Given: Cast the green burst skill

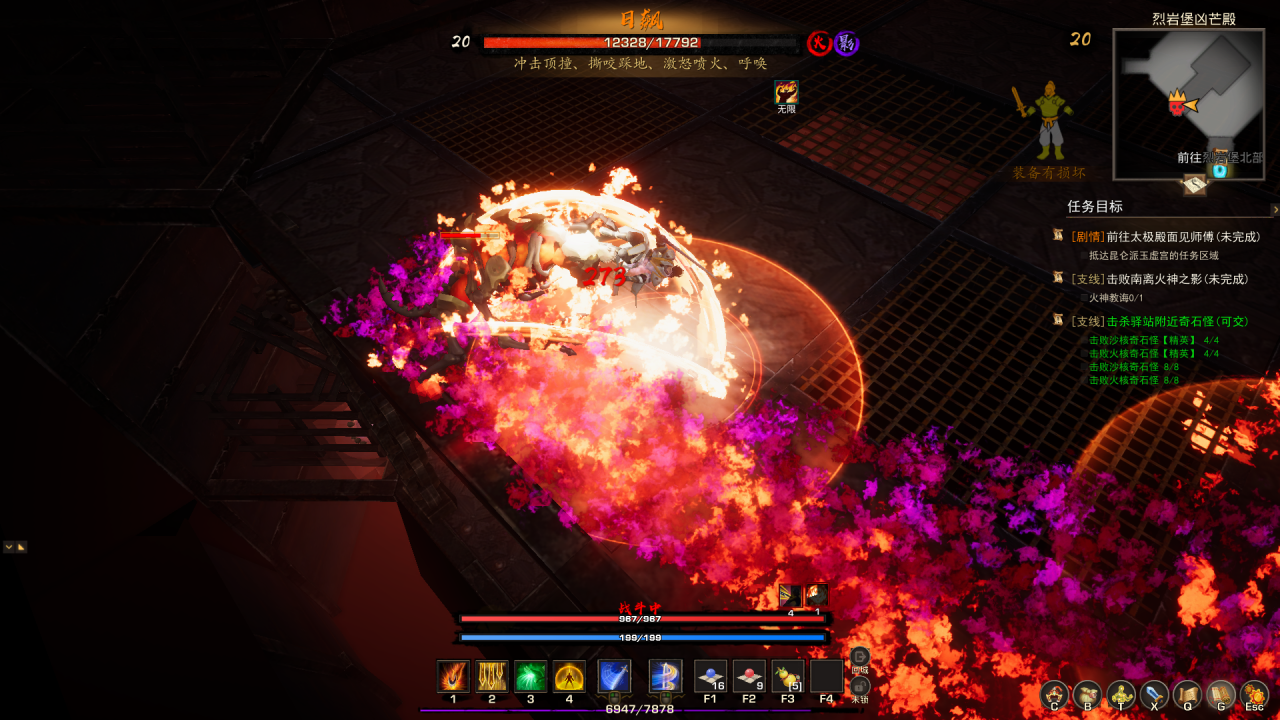Looking at the screenshot, I should click(530, 676).
